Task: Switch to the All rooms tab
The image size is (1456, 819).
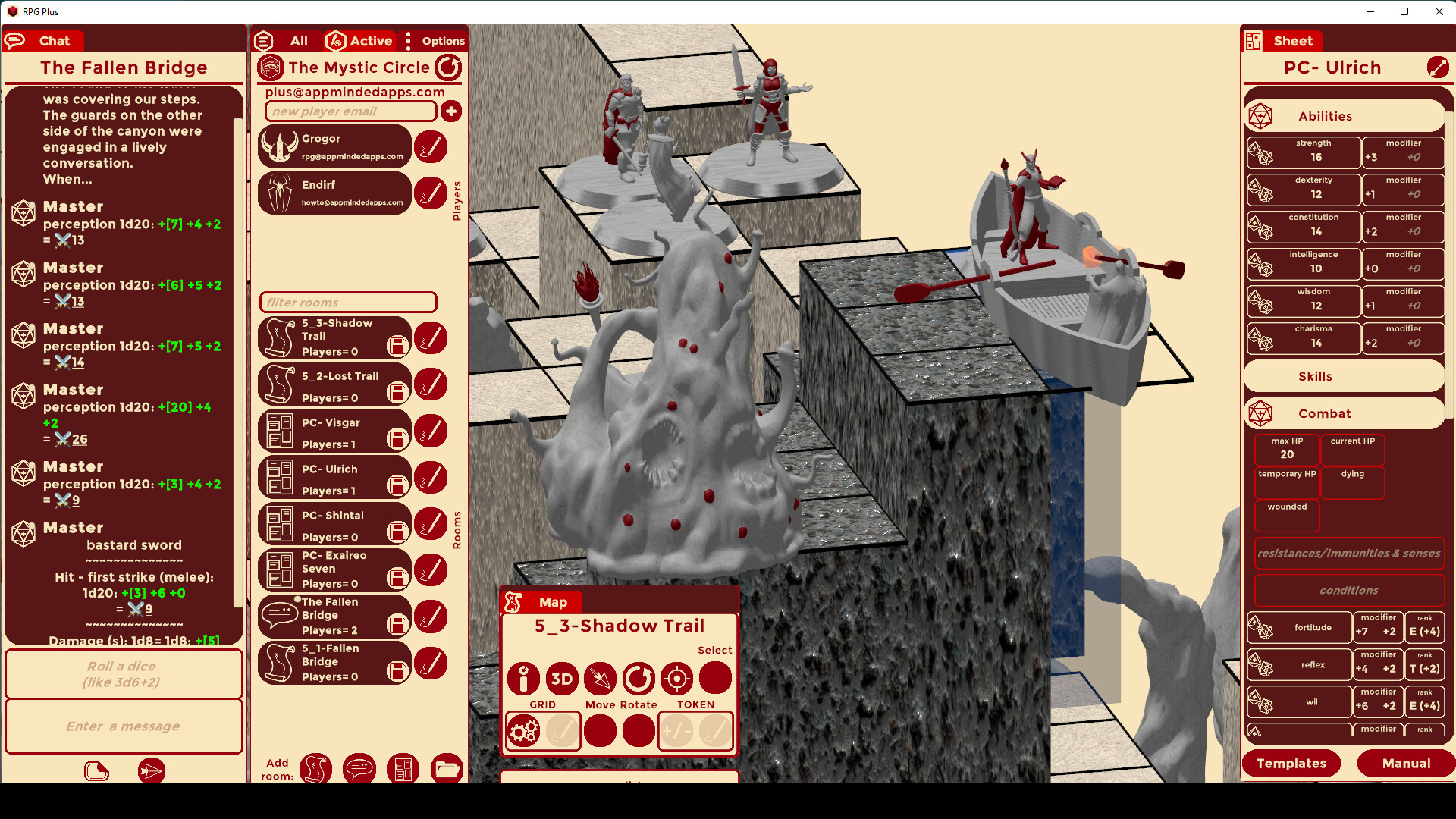Action: click(x=297, y=41)
